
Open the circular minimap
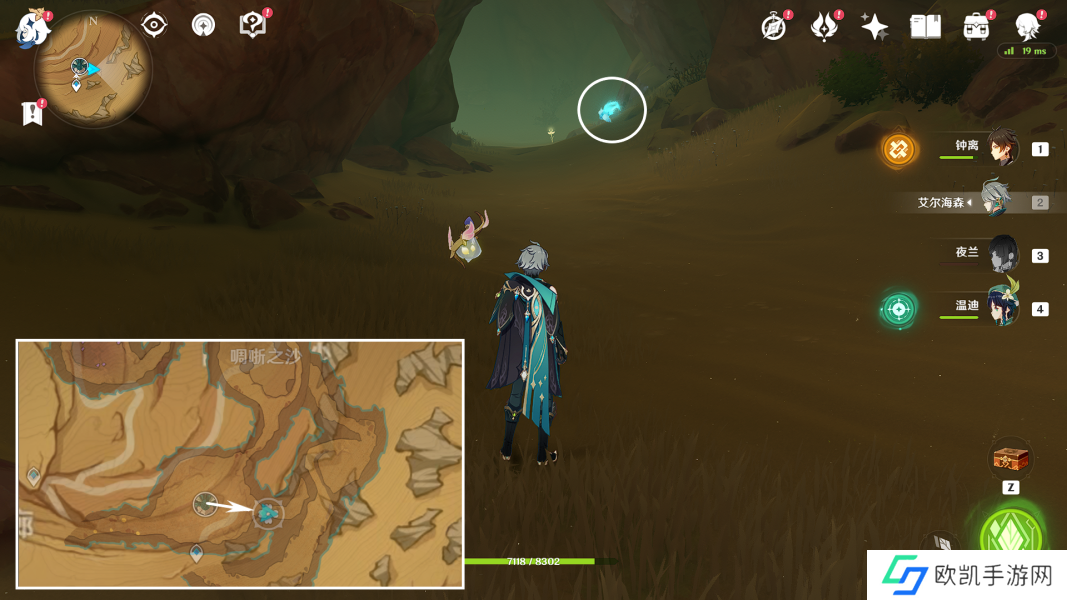pyautogui.click(x=93, y=69)
